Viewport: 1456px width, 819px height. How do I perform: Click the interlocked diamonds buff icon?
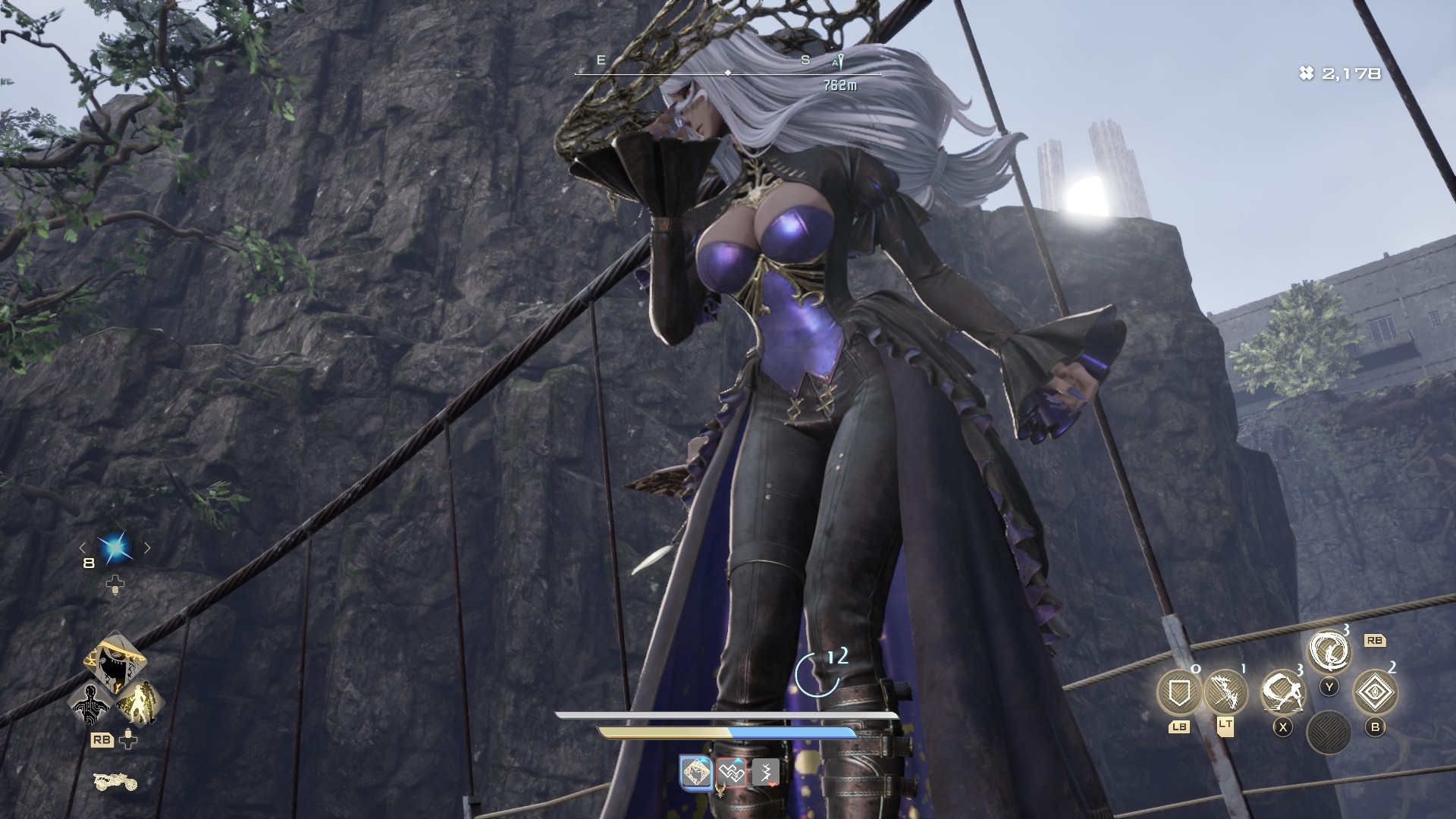(732, 773)
